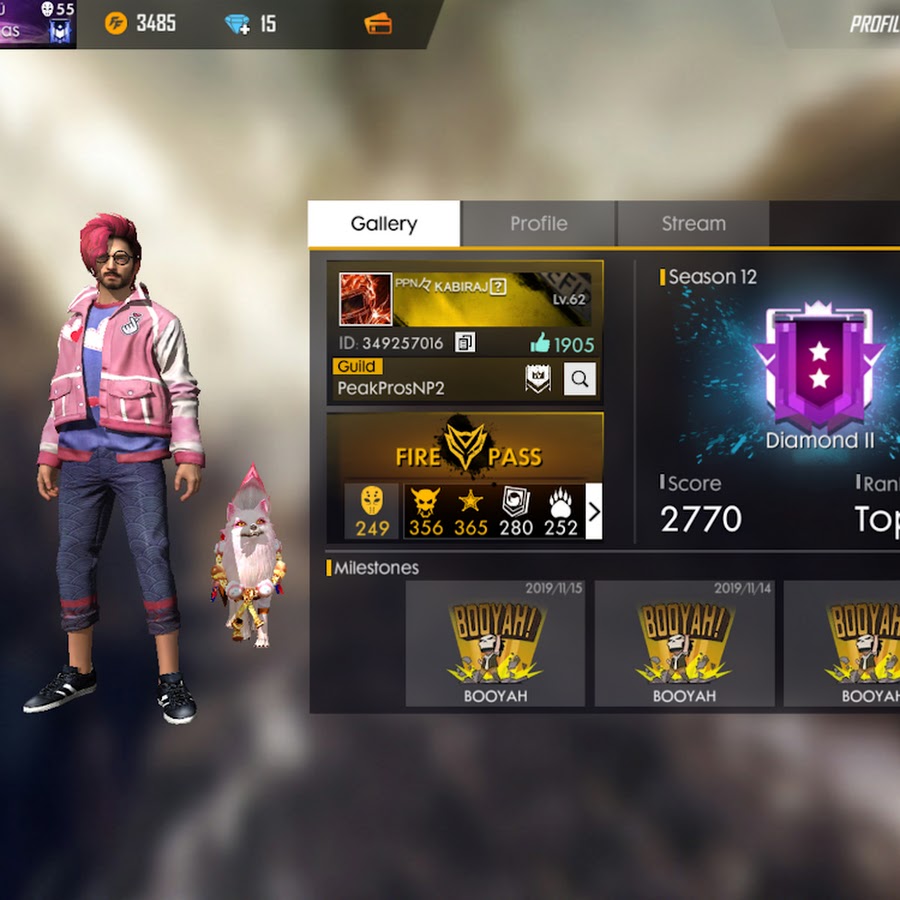This screenshot has width=900, height=900.
Task: Select the star badge showing 365
Action: 470,511
